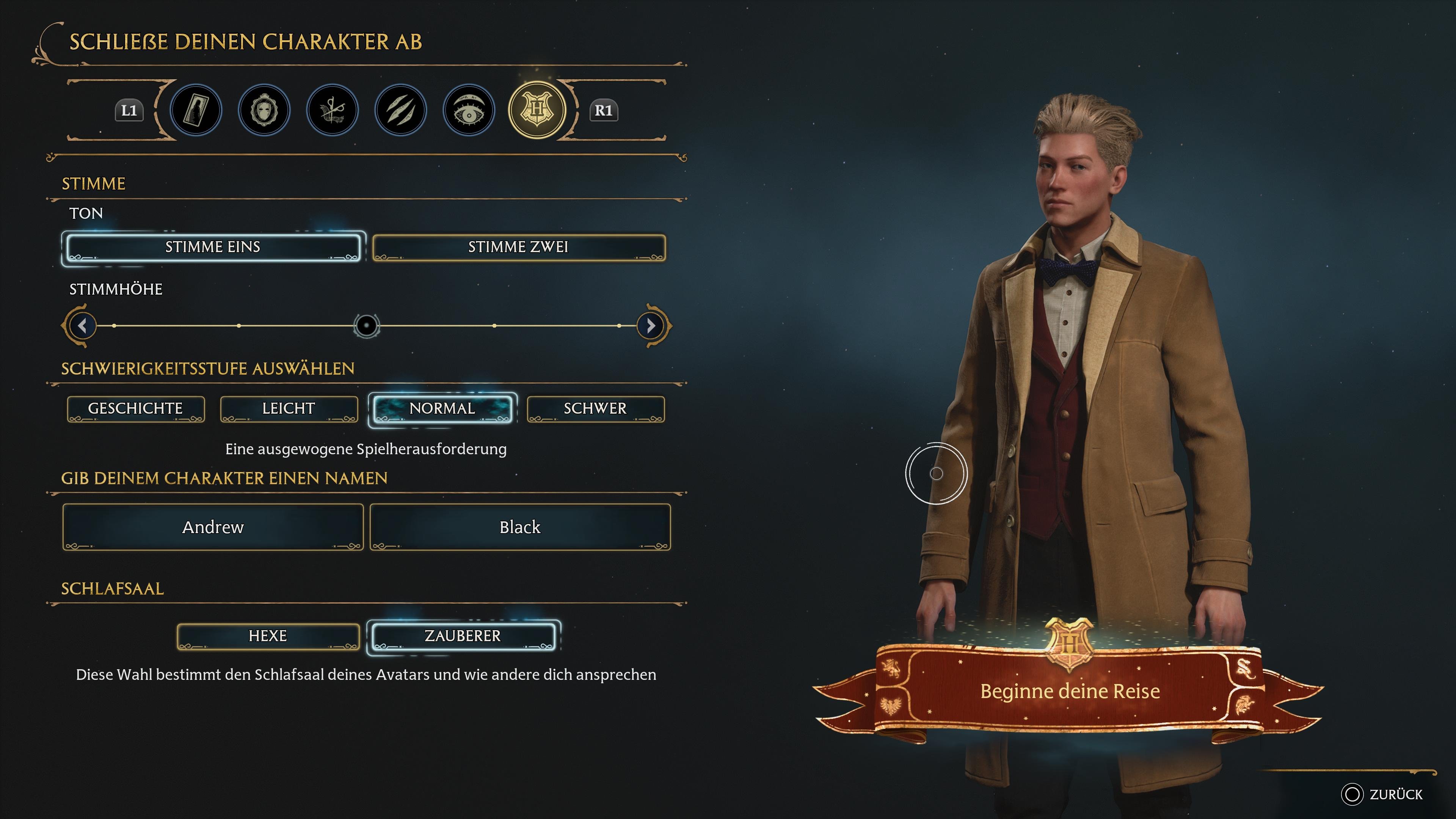Image resolution: width=1456 pixels, height=819 pixels.
Task: Pick the Geschichte difficulty level
Action: click(136, 408)
